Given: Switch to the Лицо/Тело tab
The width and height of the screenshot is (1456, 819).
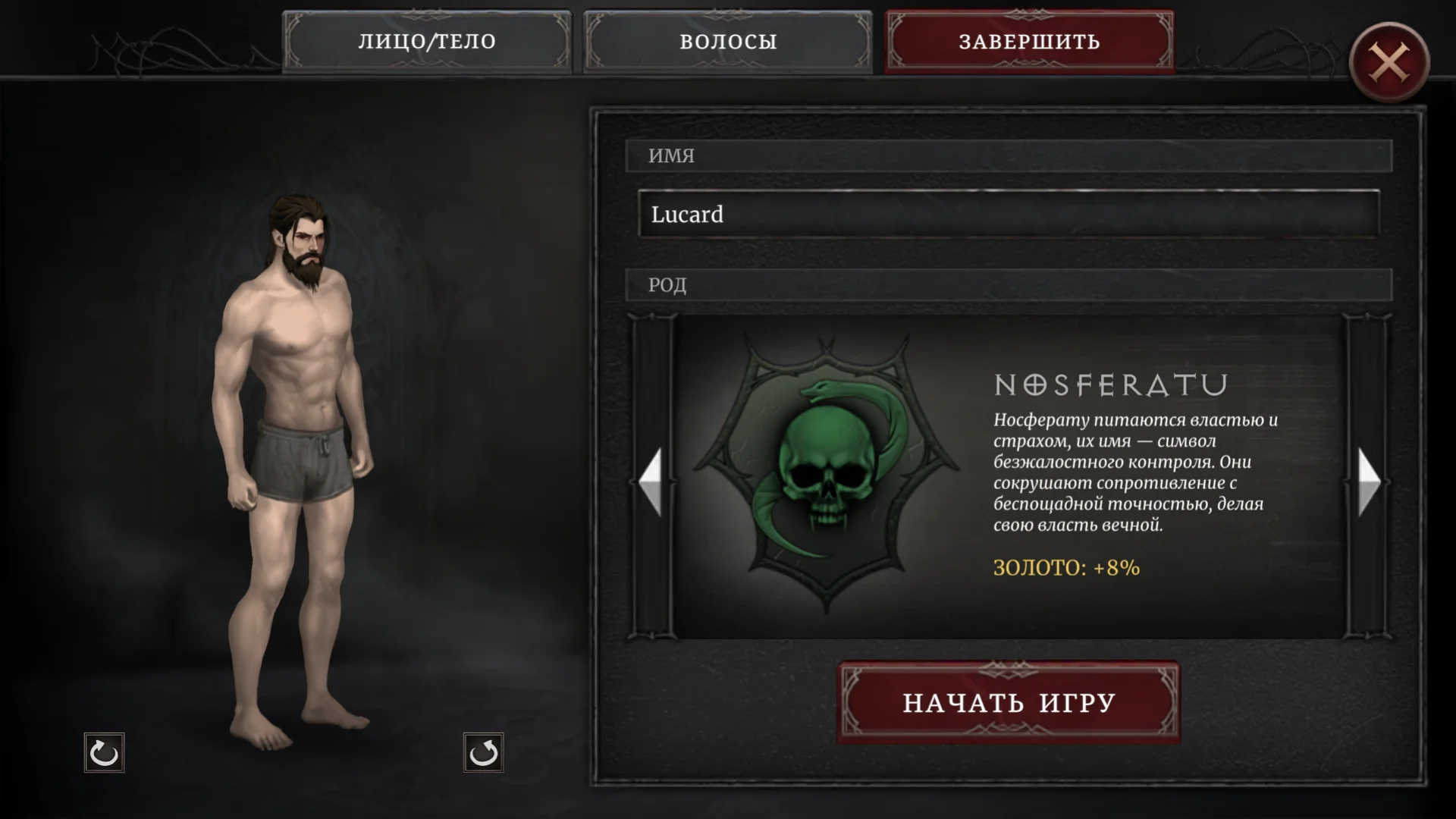Looking at the screenshot, I should point(427,42).
